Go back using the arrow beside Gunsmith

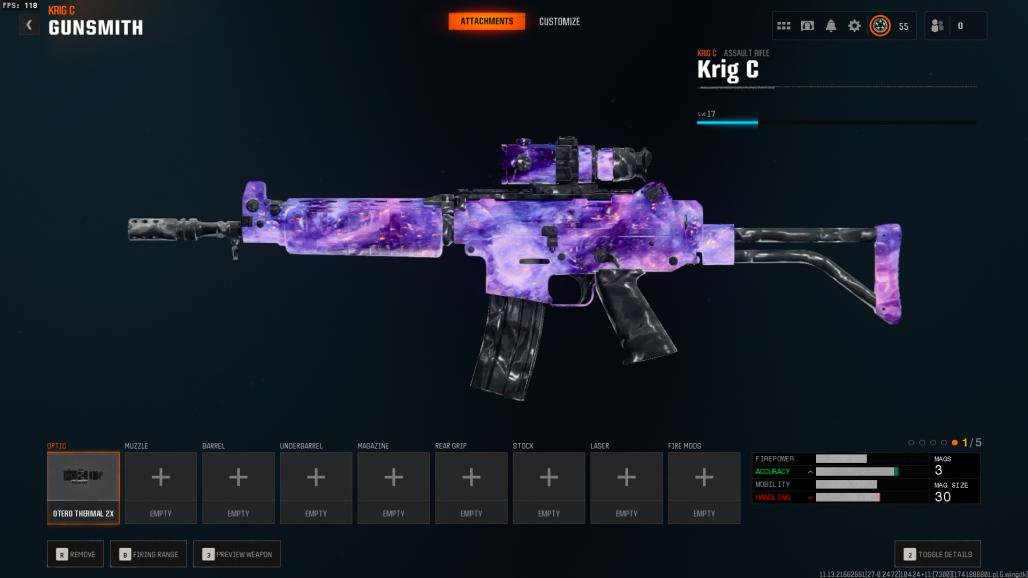pyautogui.click(x=29, y=25)
